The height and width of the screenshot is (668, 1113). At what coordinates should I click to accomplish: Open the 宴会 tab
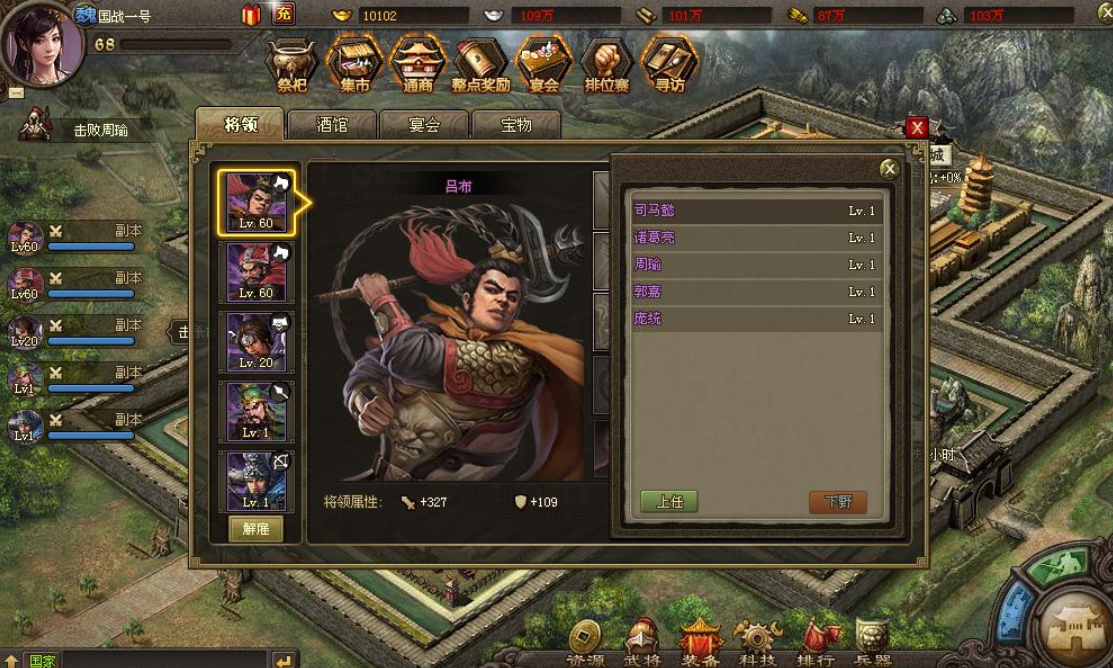[424, 125]
